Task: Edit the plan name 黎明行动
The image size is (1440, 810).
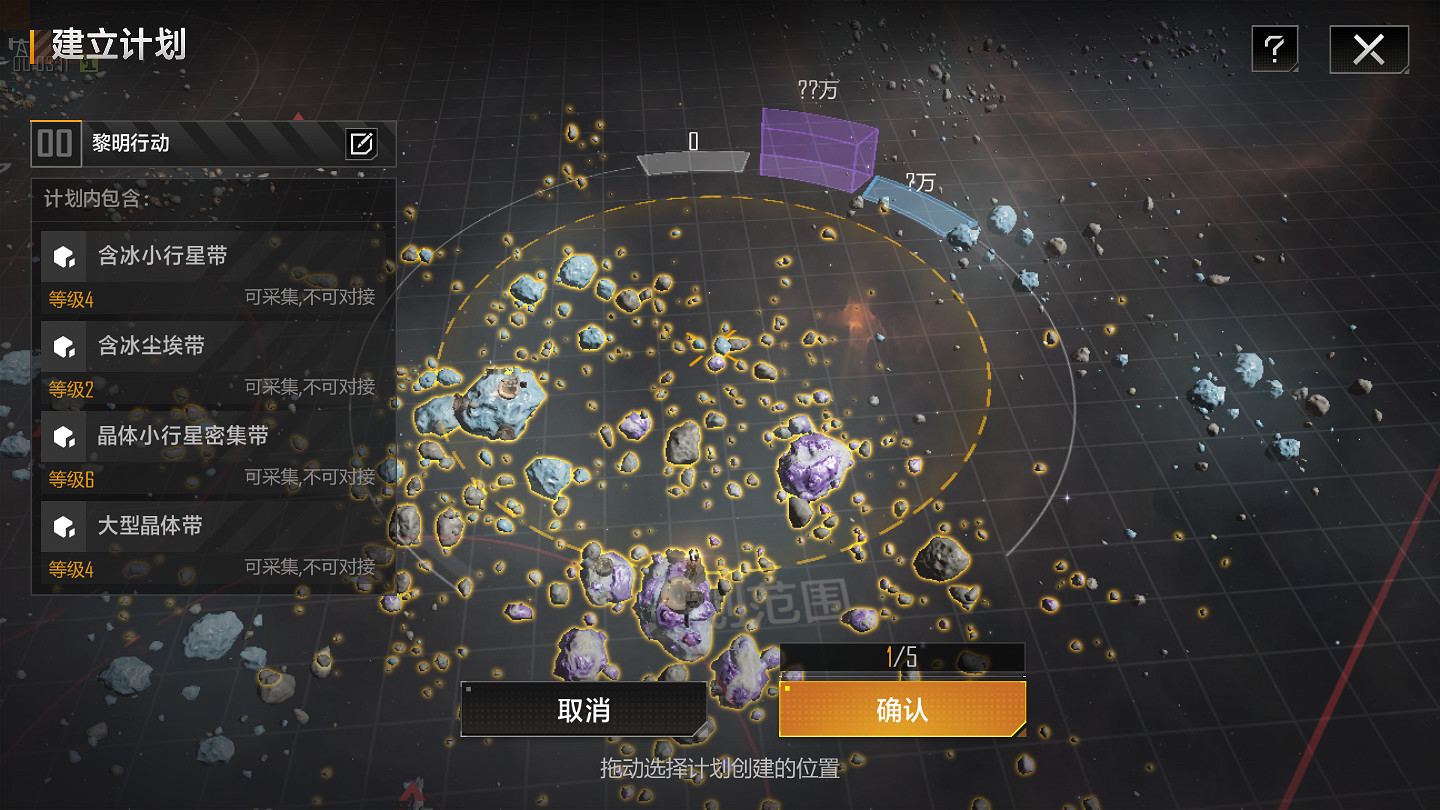Action: [361, 144]
